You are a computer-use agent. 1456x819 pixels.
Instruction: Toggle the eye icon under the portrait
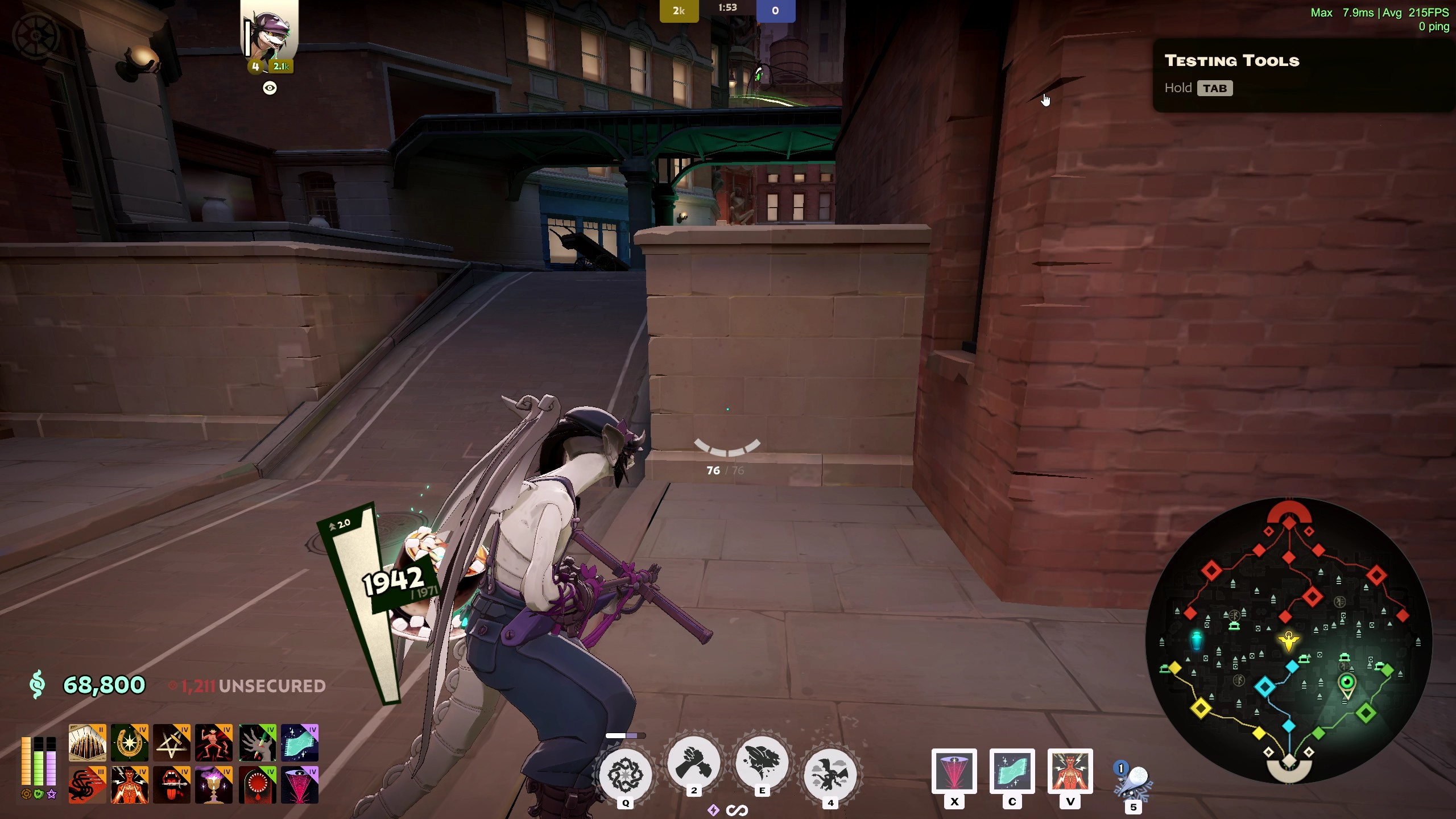point(270,88)
